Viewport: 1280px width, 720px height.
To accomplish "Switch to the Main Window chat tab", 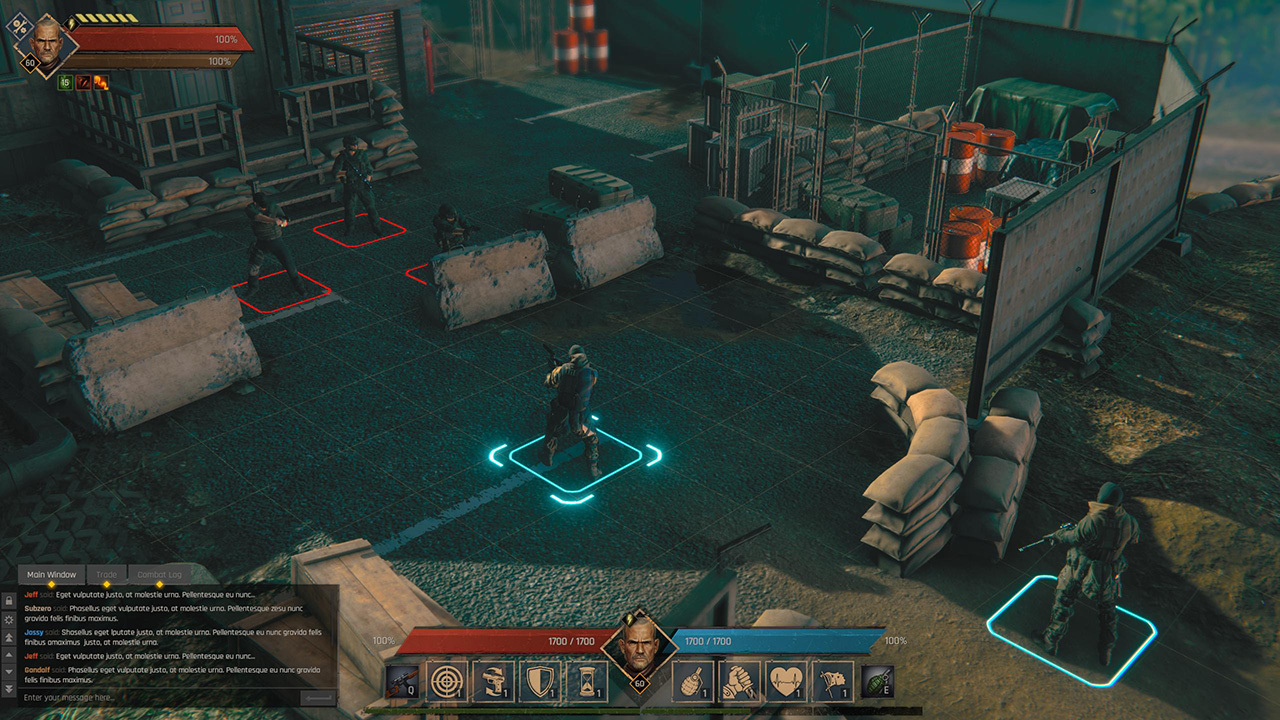I will click(x=51, y=575).
